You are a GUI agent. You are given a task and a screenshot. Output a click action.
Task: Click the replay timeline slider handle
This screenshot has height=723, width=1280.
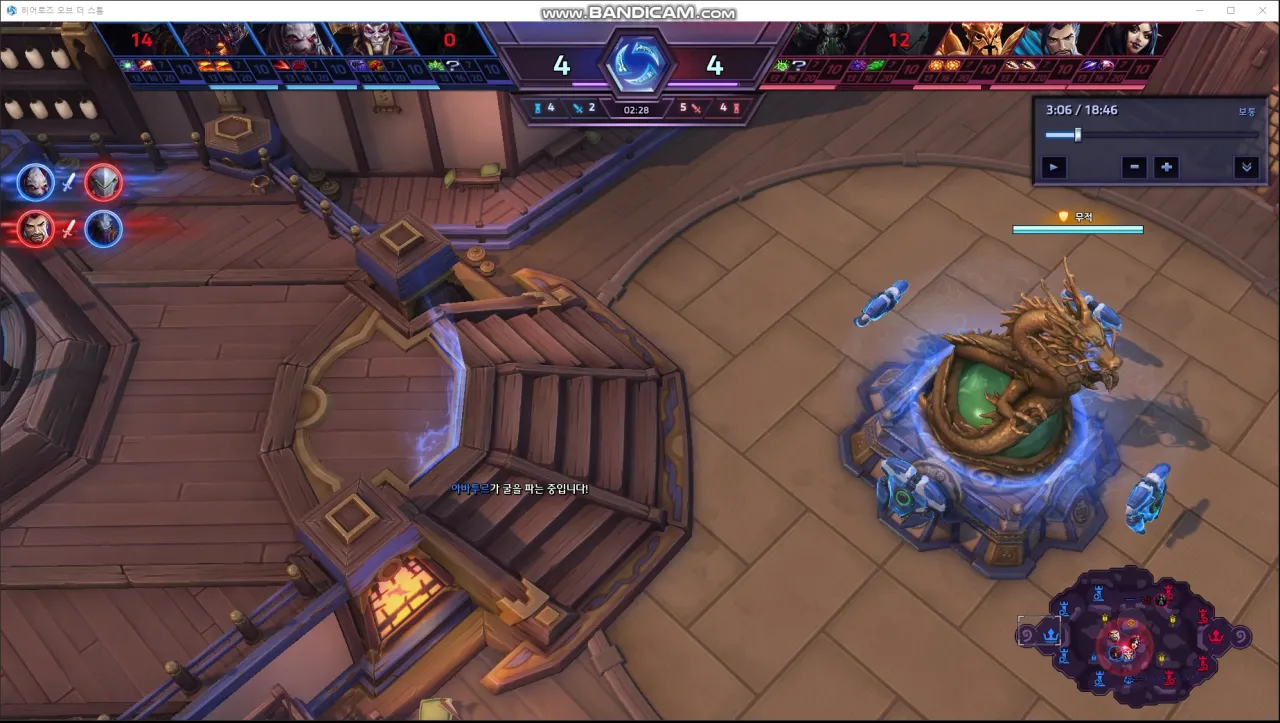pos(1077,135)
